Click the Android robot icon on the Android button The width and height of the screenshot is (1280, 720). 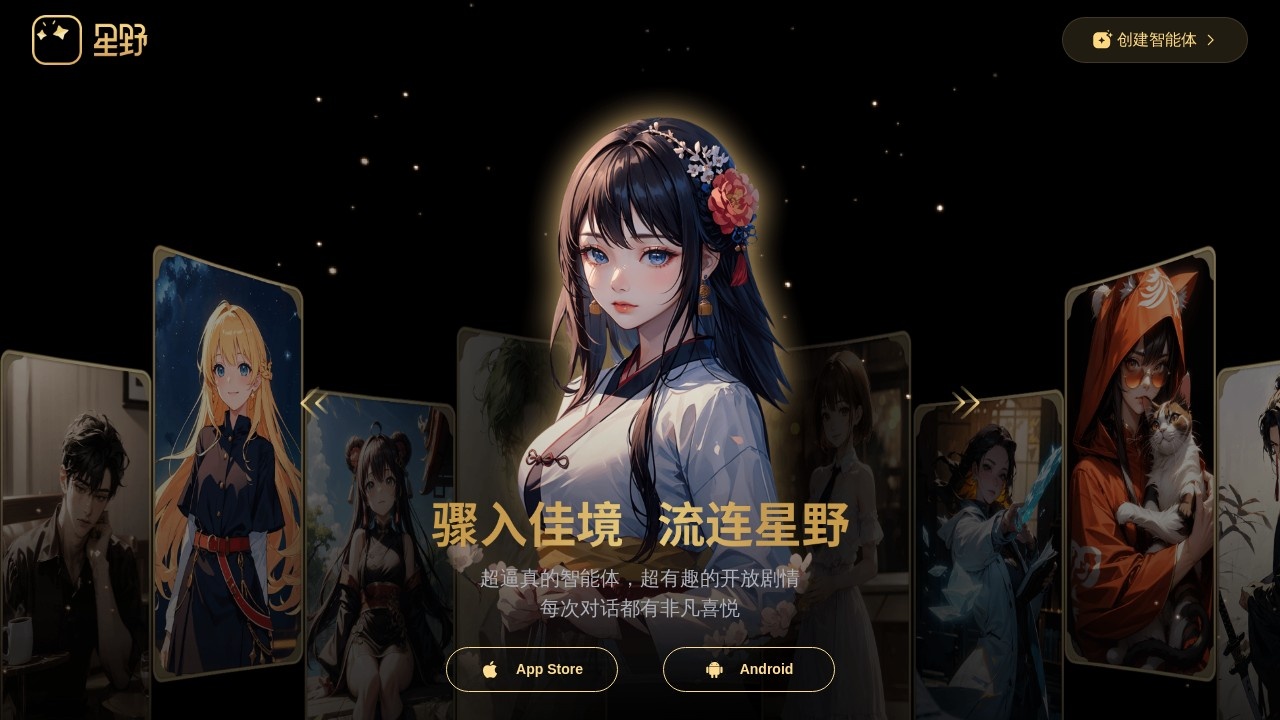coord(713,669)
